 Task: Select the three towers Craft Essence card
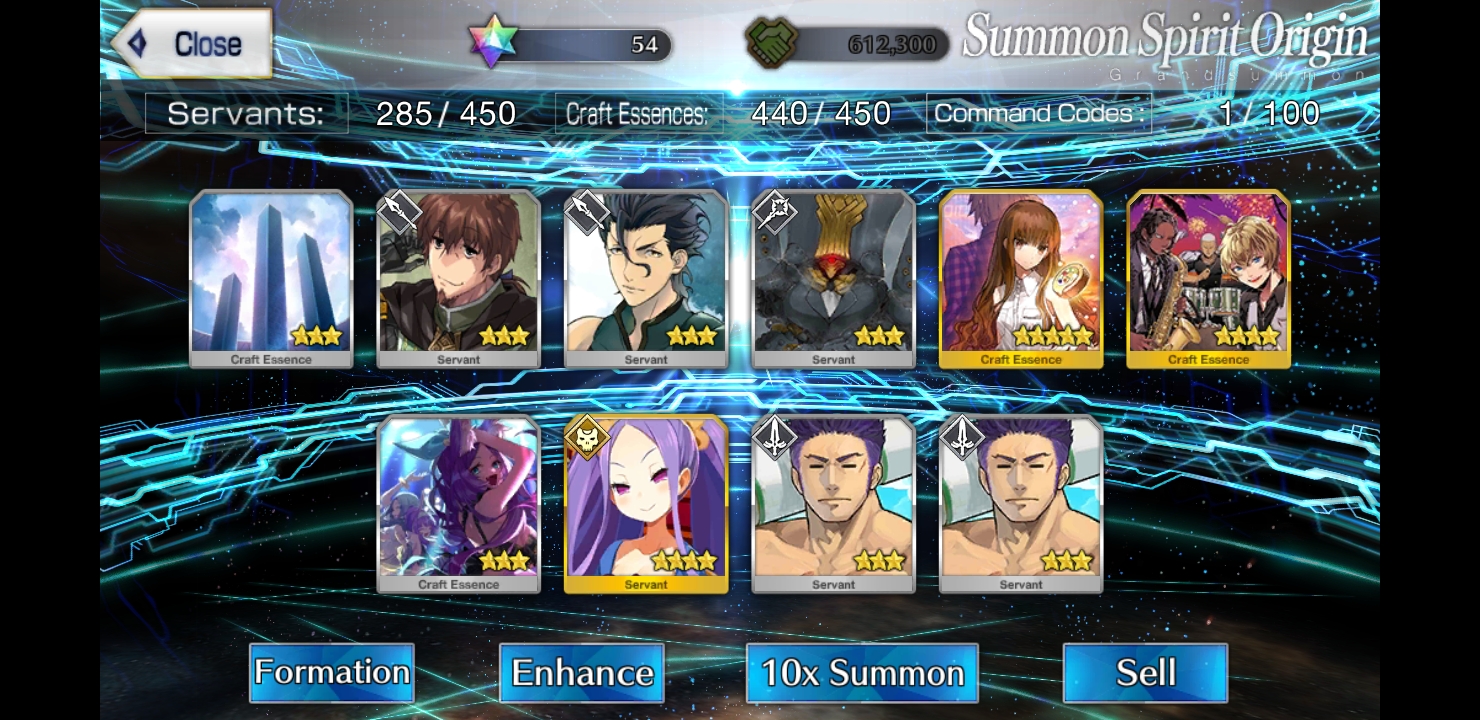[271, 279]
